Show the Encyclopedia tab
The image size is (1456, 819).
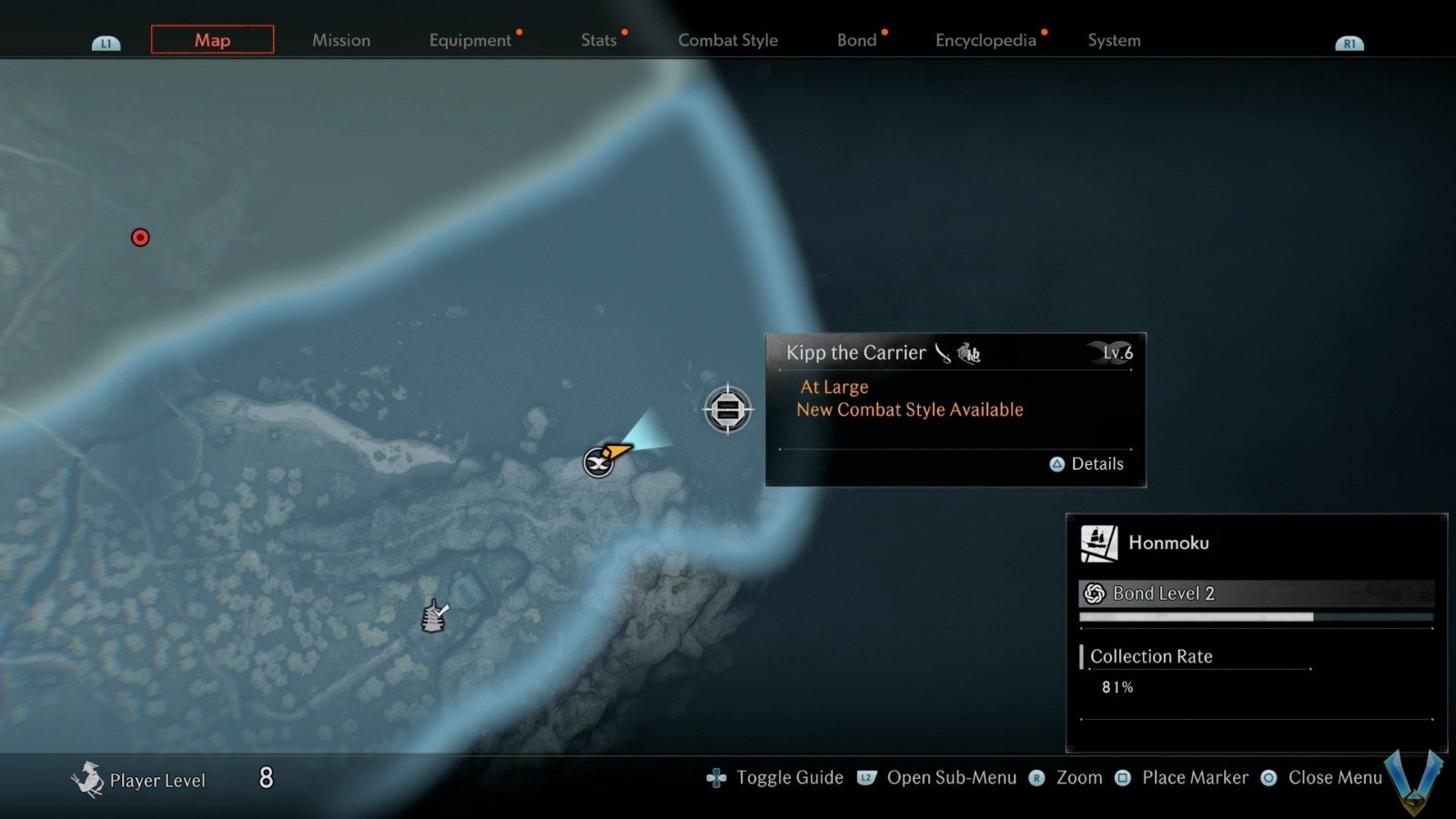click(986, 40)
